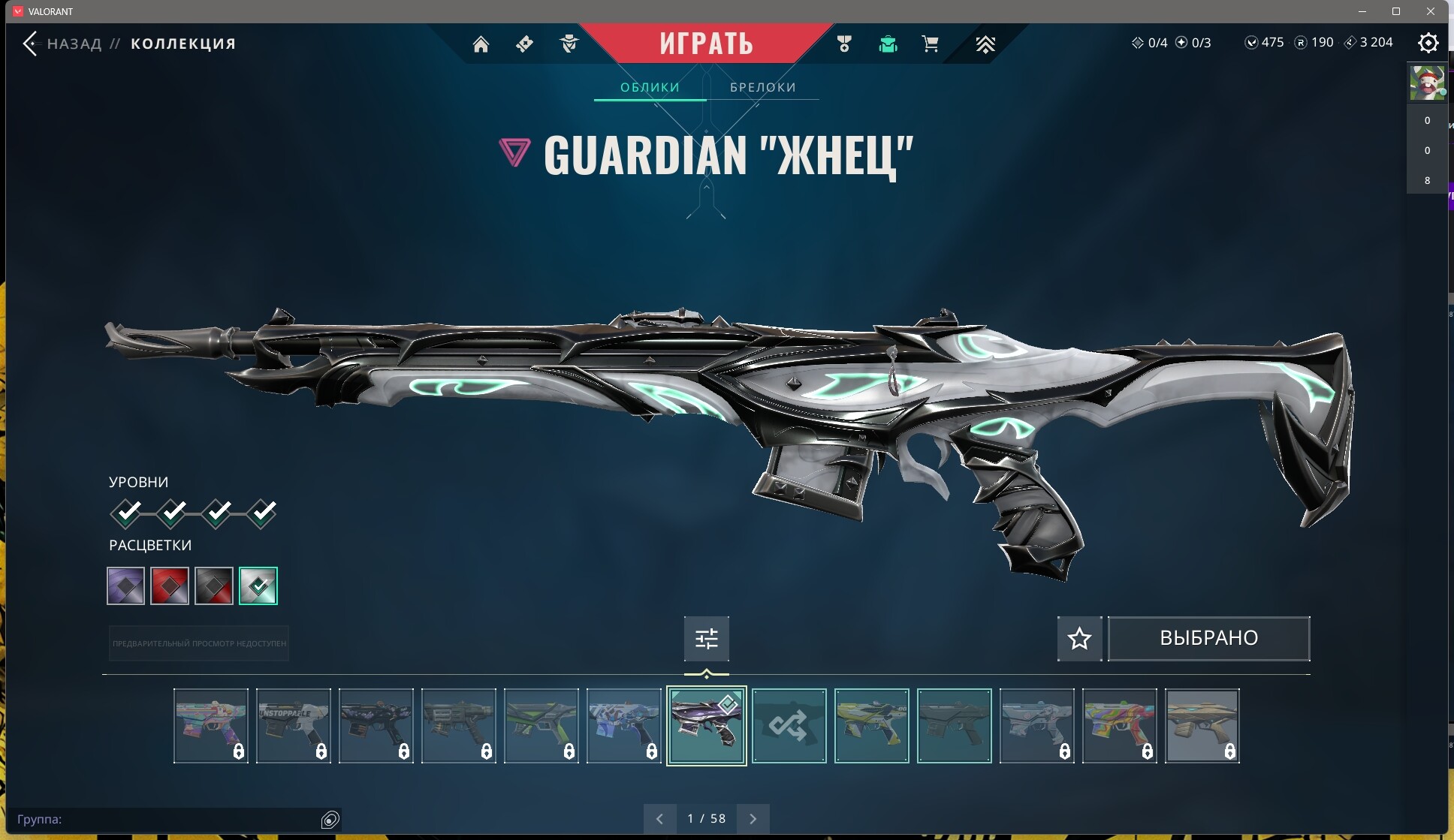Go to previous skins page
Image resolution: width=1454 pixels, height=840 pixels.
point(659,818)
